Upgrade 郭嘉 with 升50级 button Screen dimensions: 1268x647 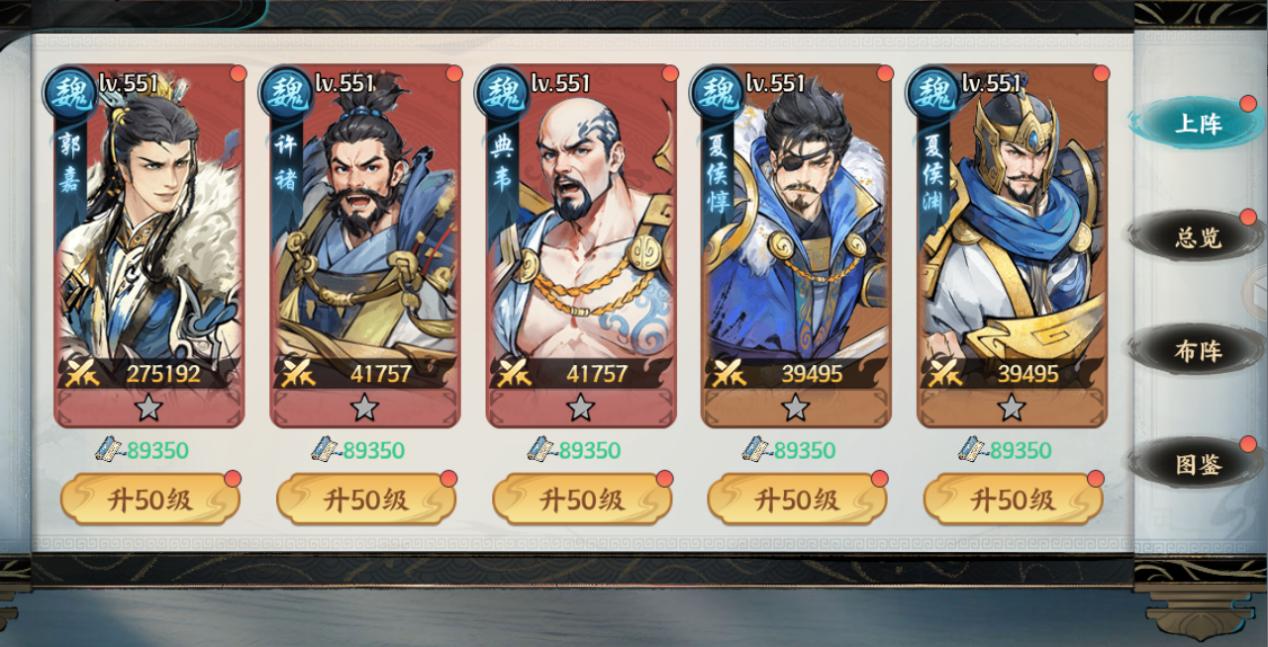pos(150,500)
